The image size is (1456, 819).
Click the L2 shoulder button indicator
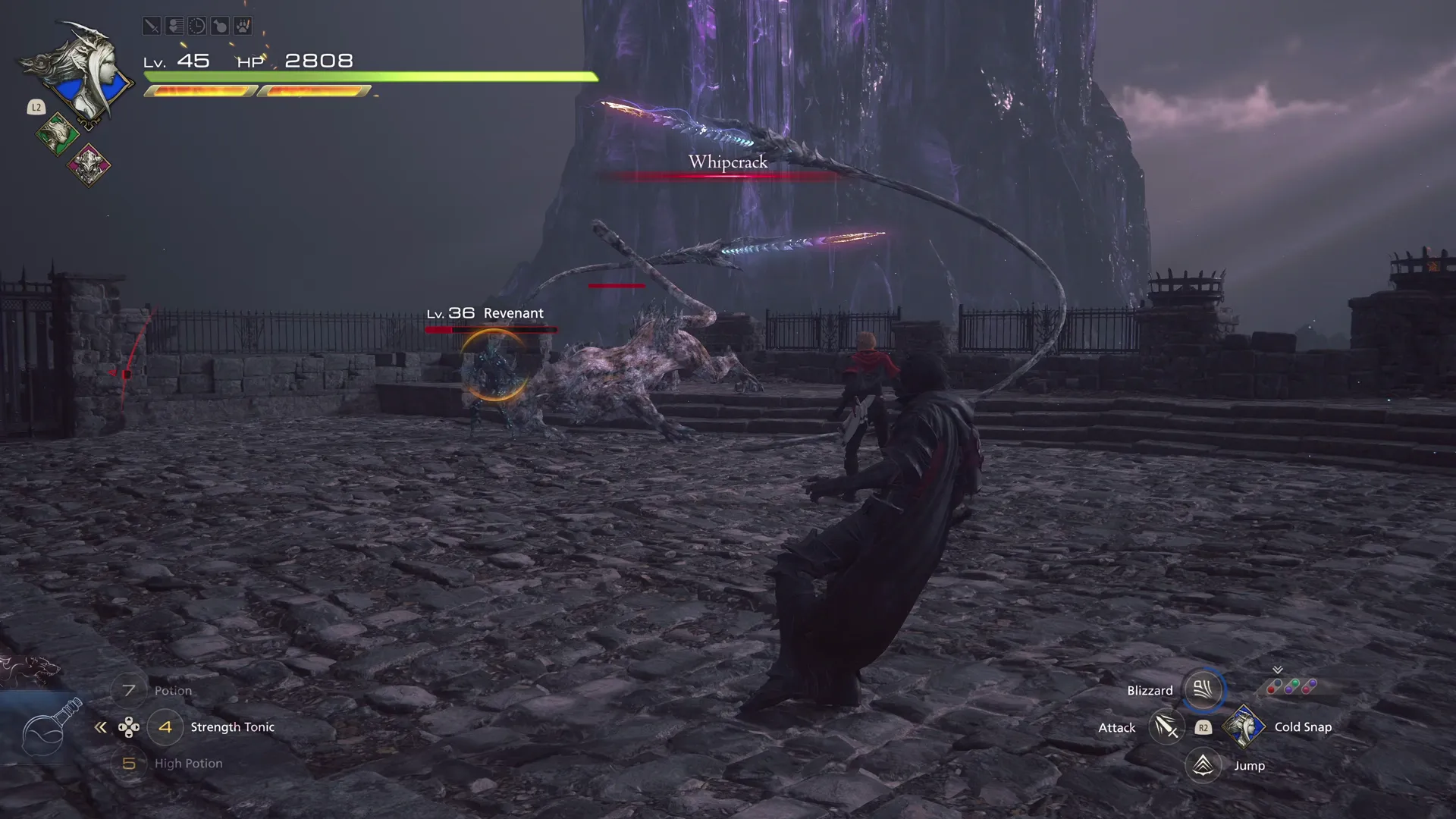36,108
